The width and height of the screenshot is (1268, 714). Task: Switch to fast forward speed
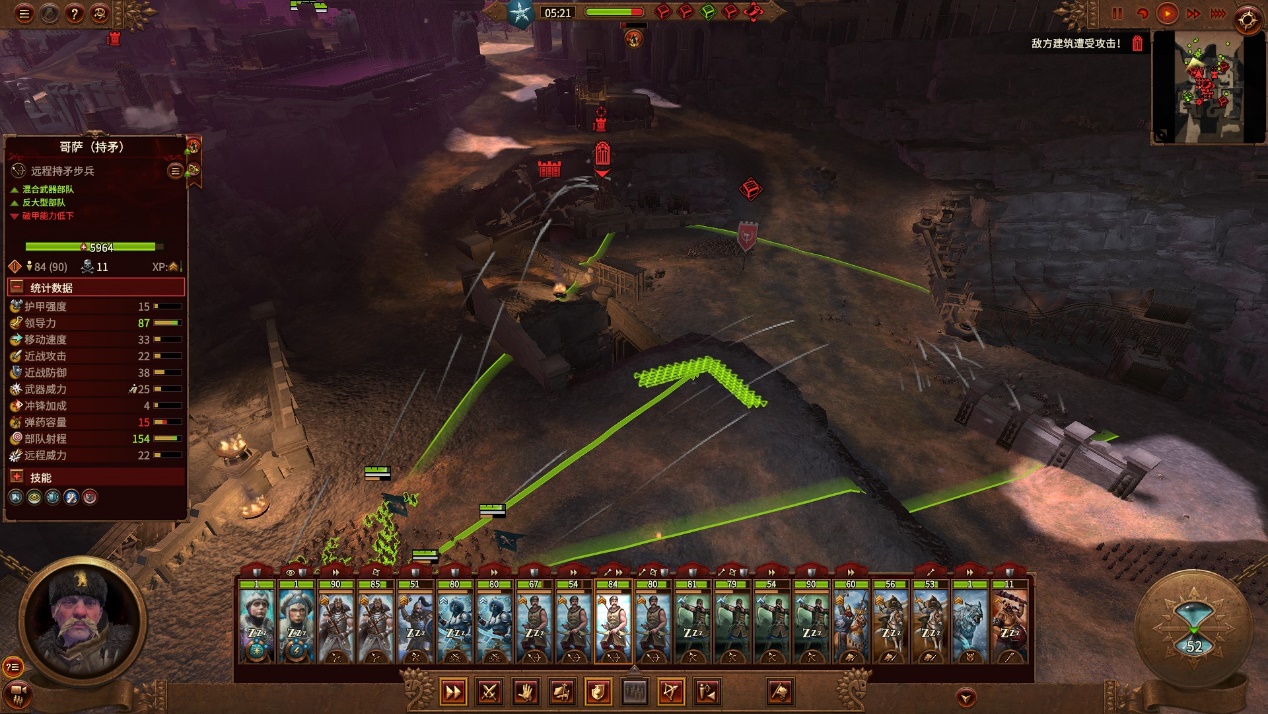[1193, 14]
